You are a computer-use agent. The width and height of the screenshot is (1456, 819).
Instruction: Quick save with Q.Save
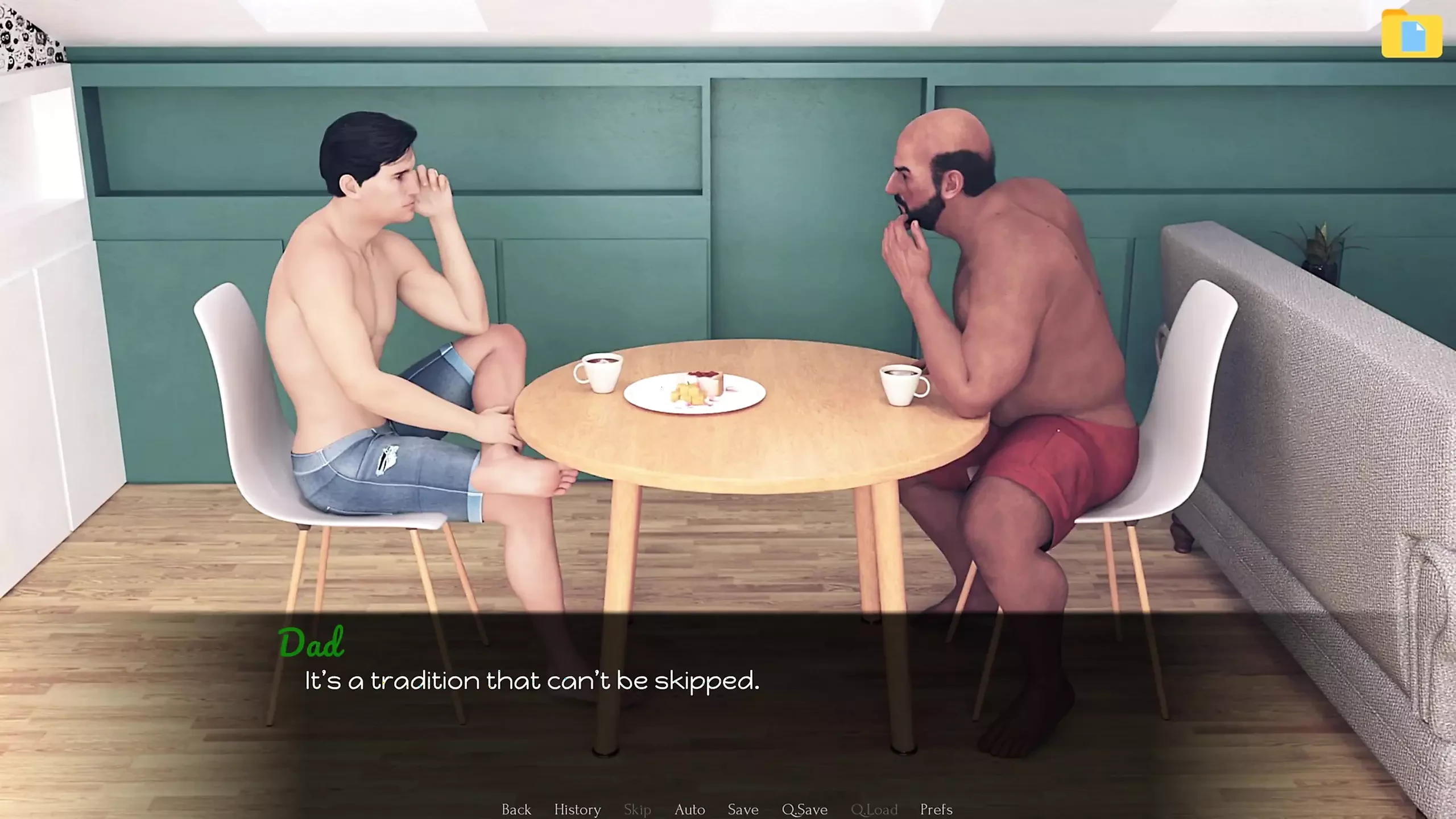pos(804,809)
